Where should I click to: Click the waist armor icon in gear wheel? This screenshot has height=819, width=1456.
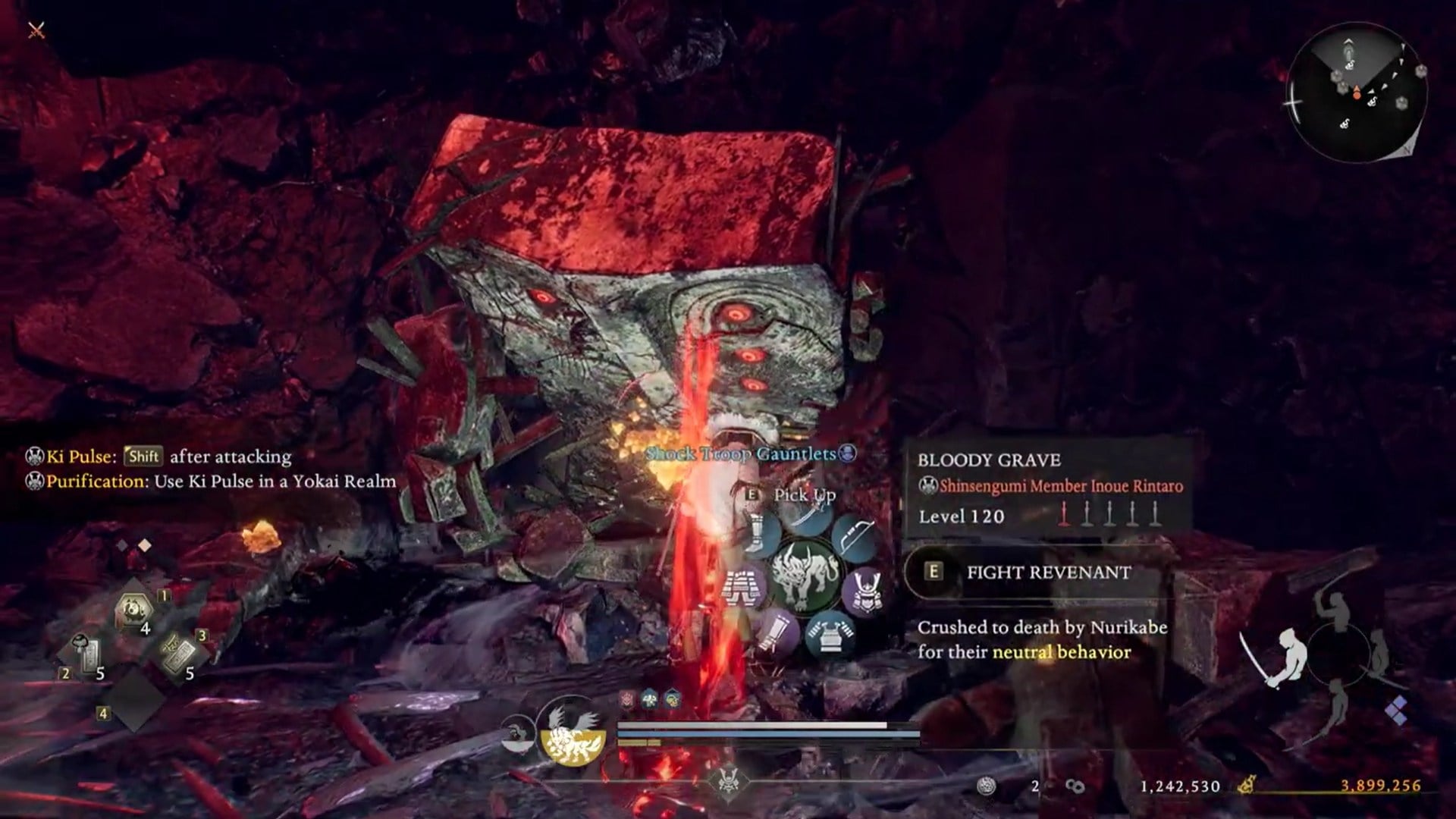click(743, 590)
